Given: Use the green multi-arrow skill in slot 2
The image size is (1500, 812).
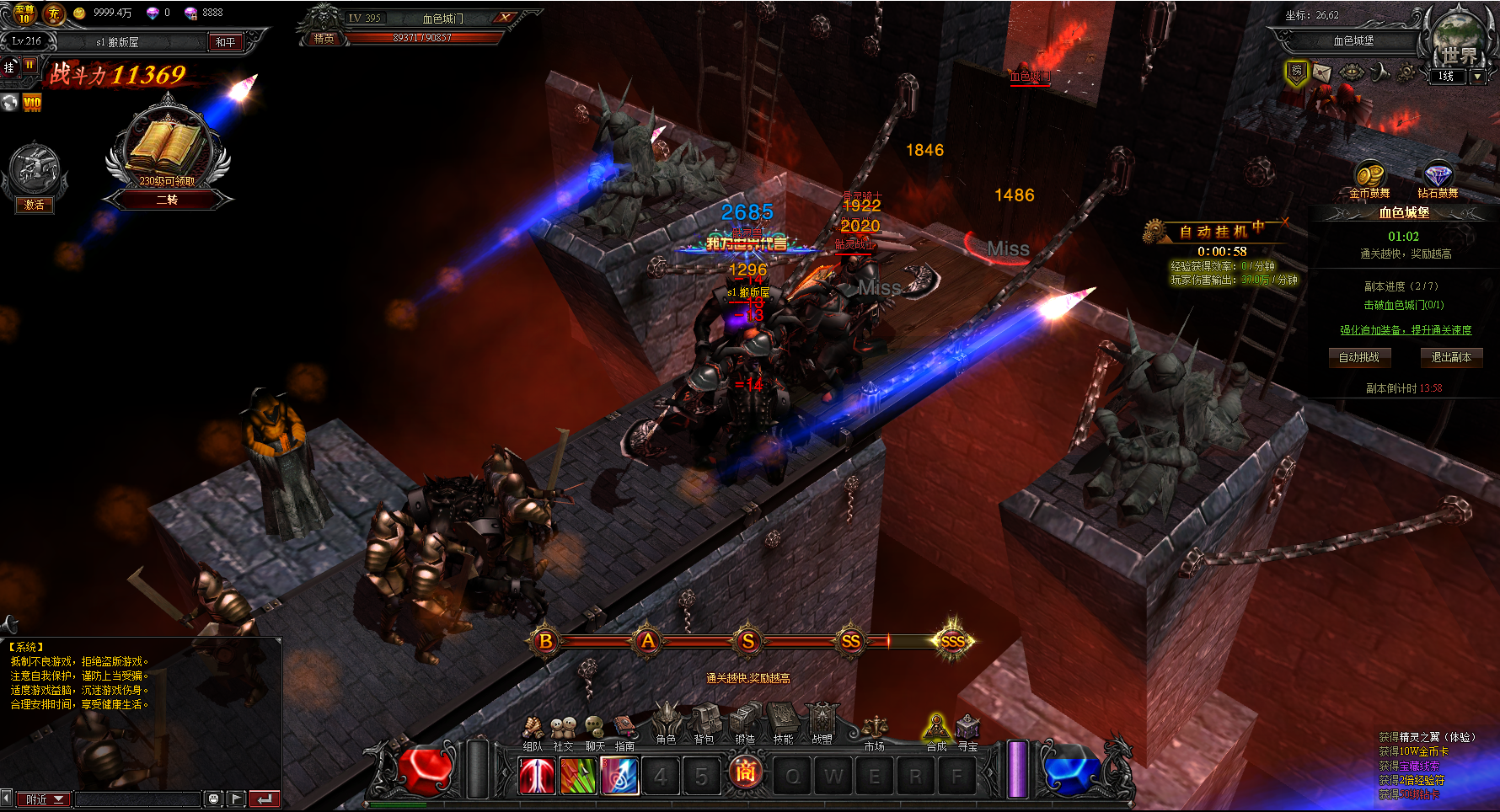Looking at the screenshot, I should 578,777.
